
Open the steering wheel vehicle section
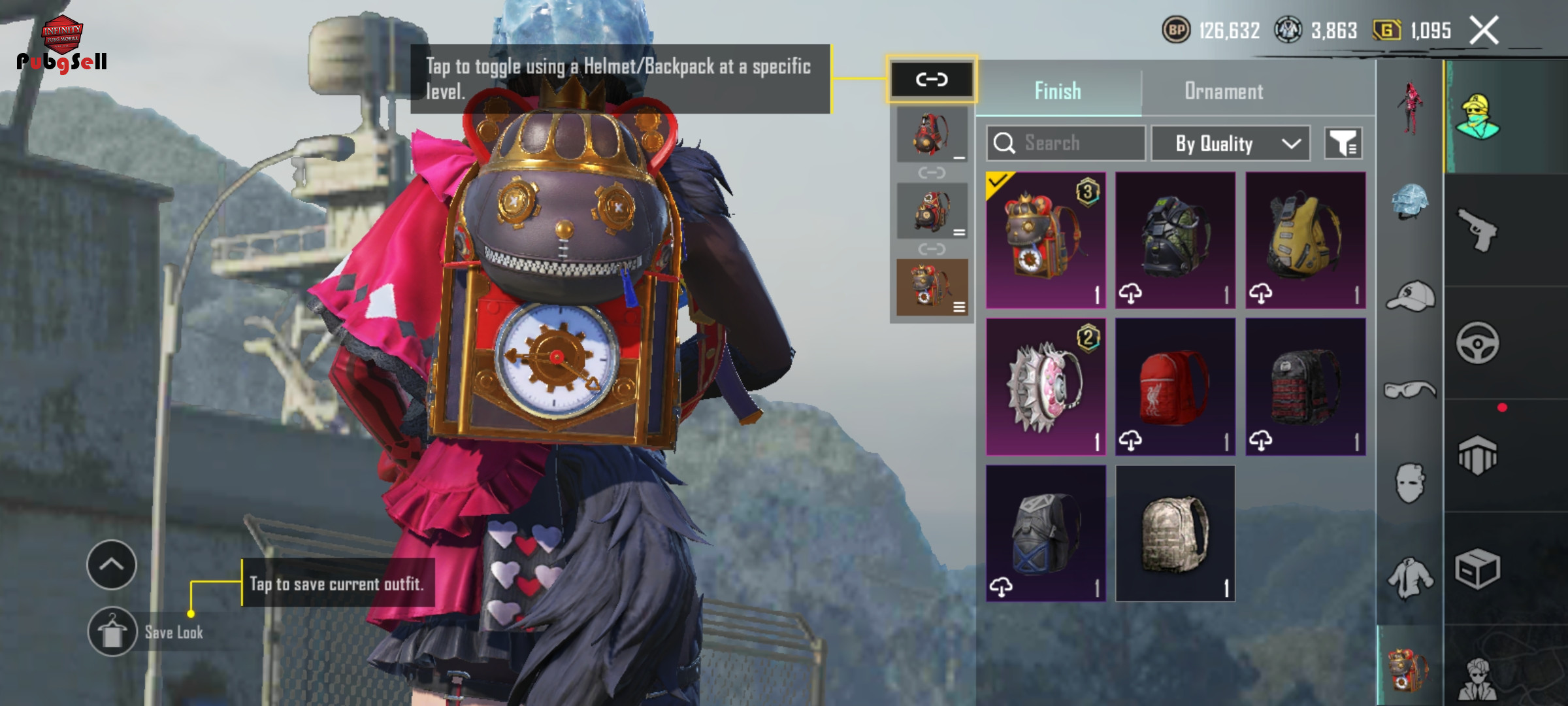pos(1477,343)
